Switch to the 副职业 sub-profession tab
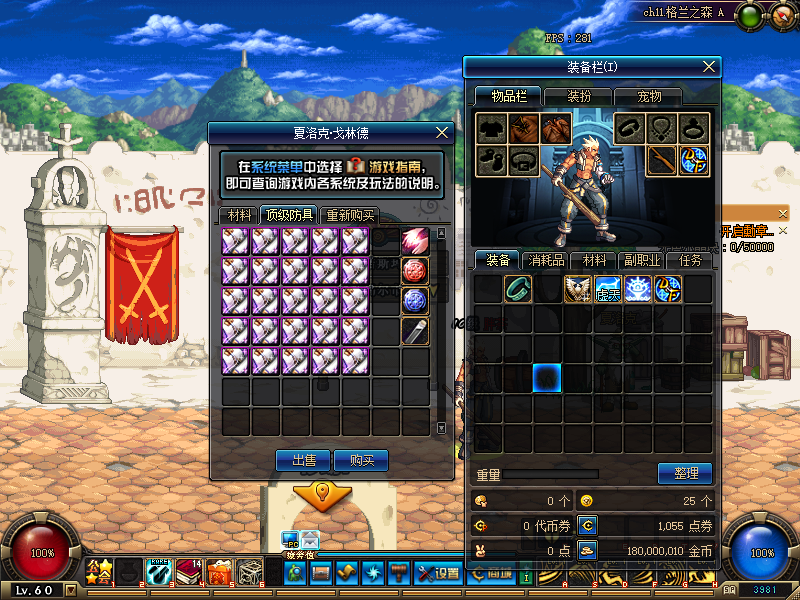The image size is (800, 600). 641,260
